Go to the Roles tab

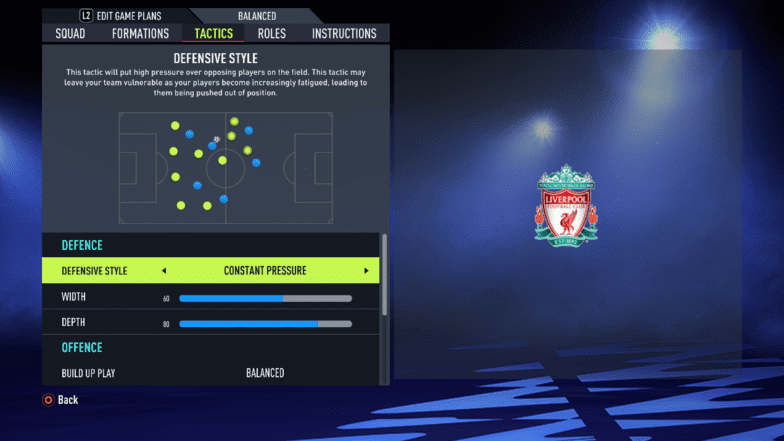pyautogui.click(x=271, y=34)
